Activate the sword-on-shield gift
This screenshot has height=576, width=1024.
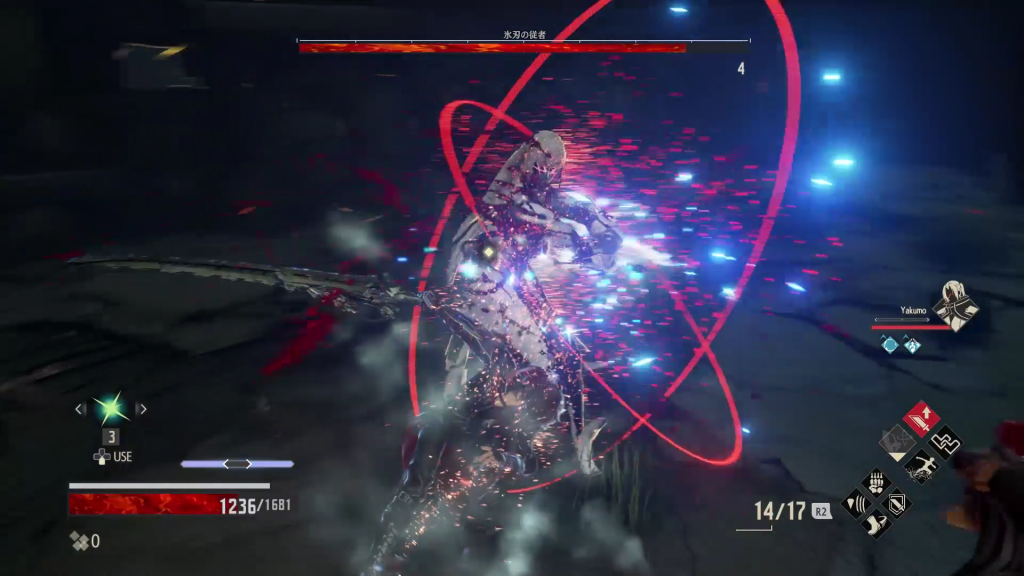(897, 503)
